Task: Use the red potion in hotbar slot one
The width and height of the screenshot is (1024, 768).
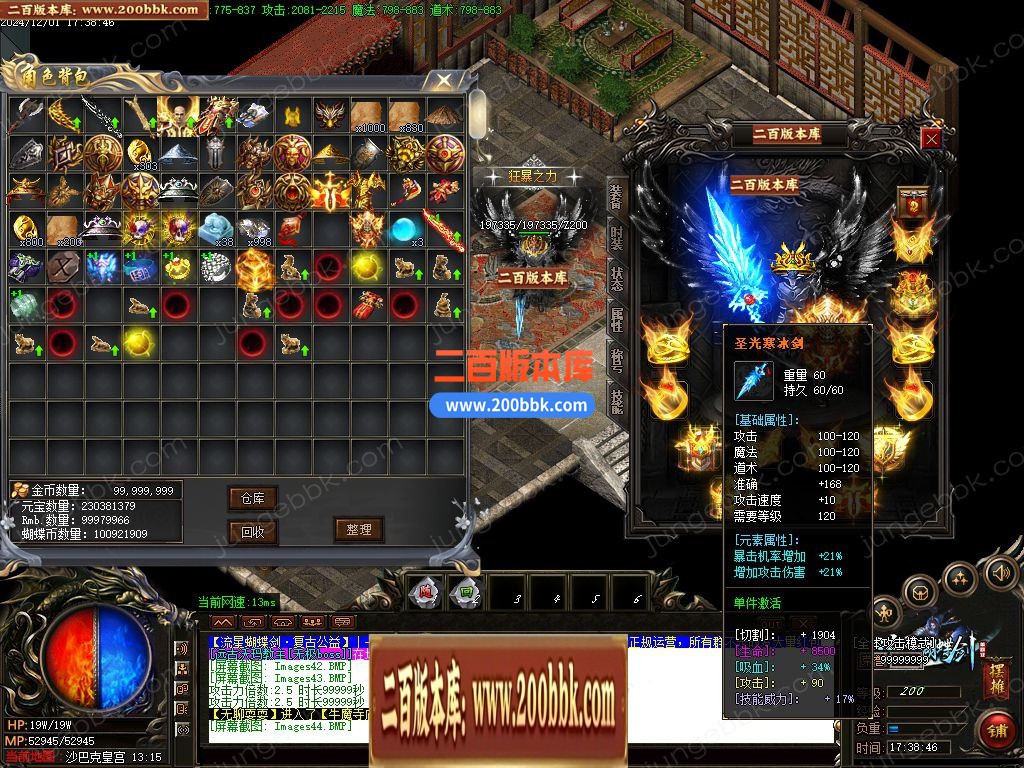Action: coord(426,592)
